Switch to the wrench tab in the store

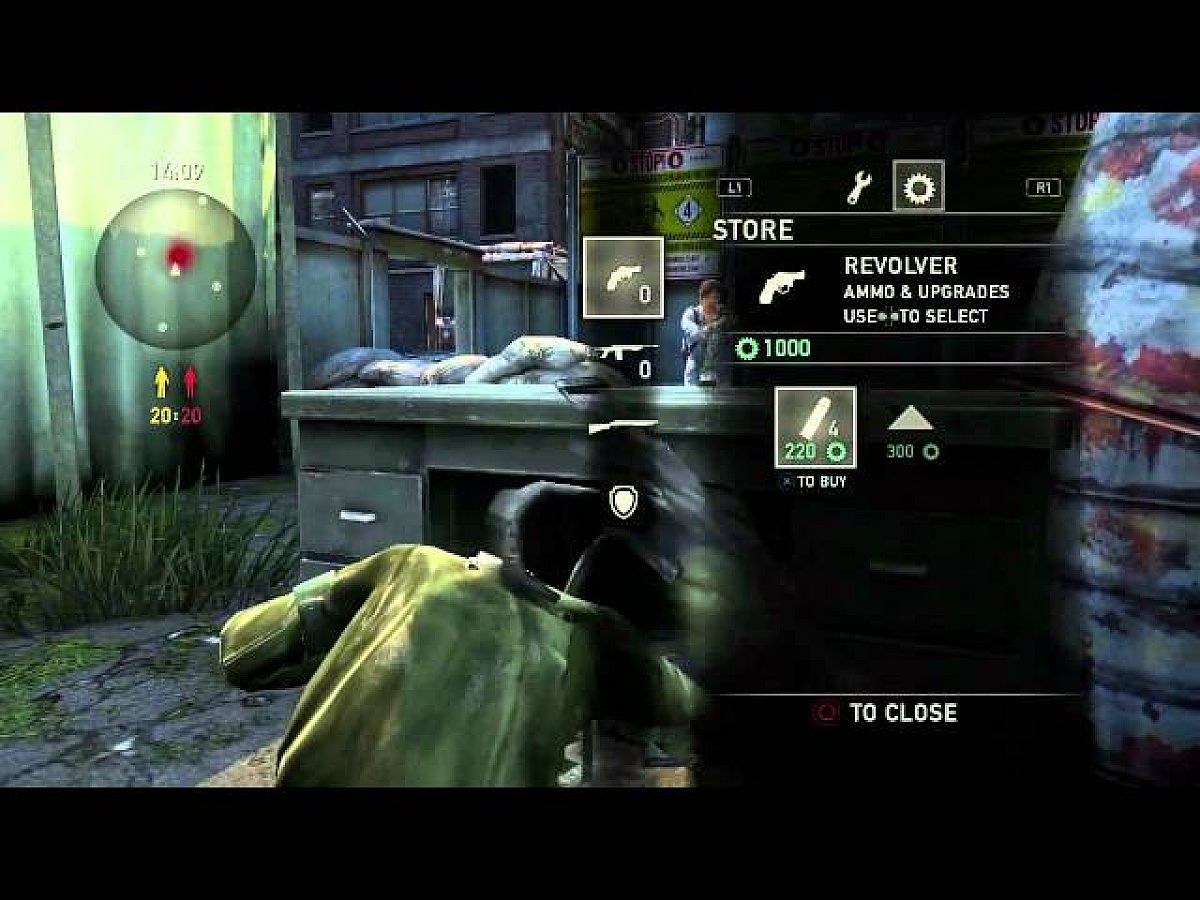pos(858,188)
